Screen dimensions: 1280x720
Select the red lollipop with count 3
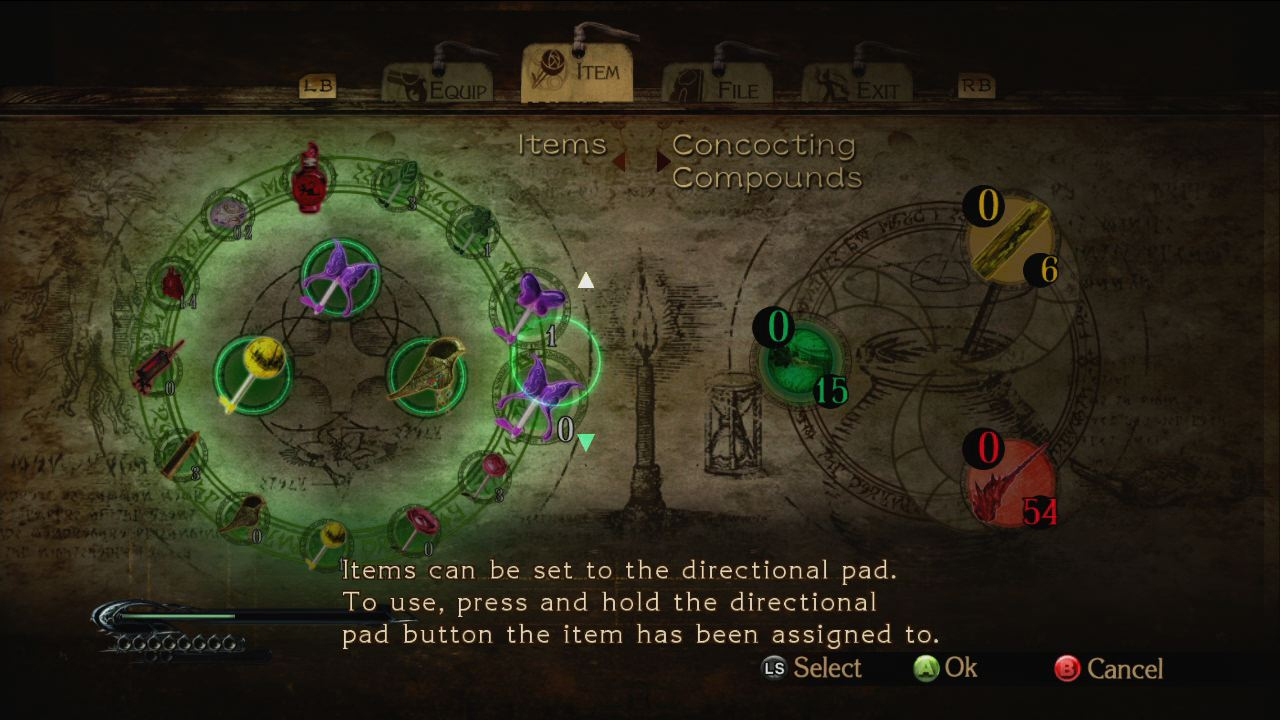click(487, 472)
